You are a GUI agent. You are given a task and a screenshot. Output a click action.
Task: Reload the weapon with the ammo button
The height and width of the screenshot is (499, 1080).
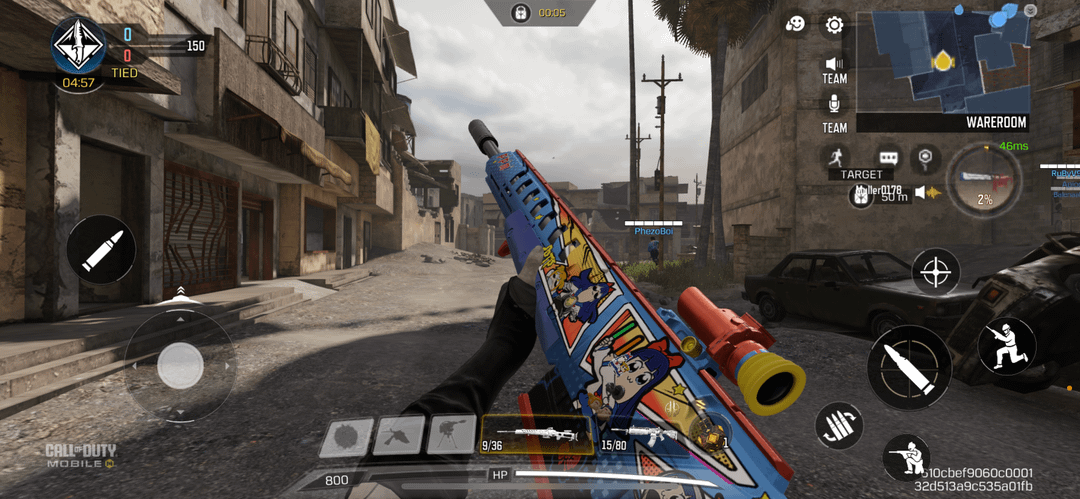pyautogui.click(x=839, y=427)
